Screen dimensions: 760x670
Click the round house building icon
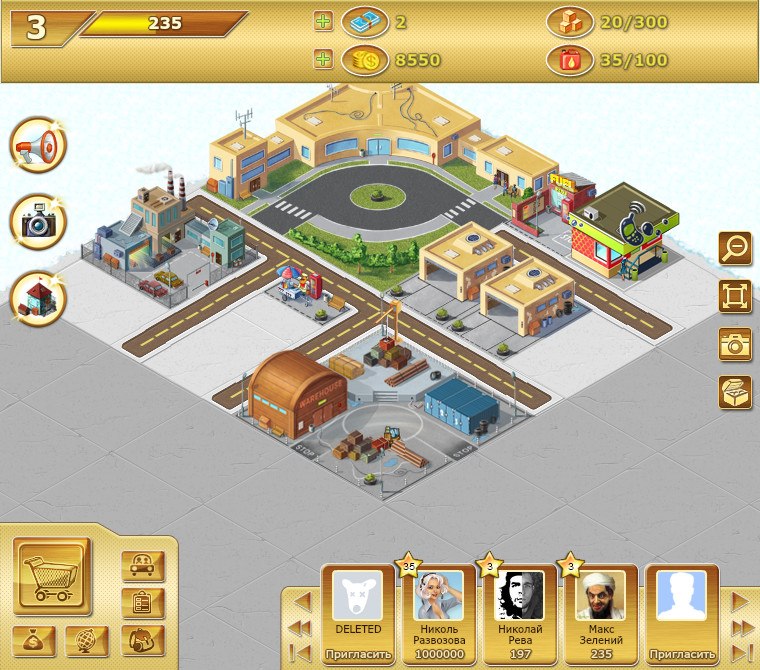pyautogui.click(x=38, y=298)
